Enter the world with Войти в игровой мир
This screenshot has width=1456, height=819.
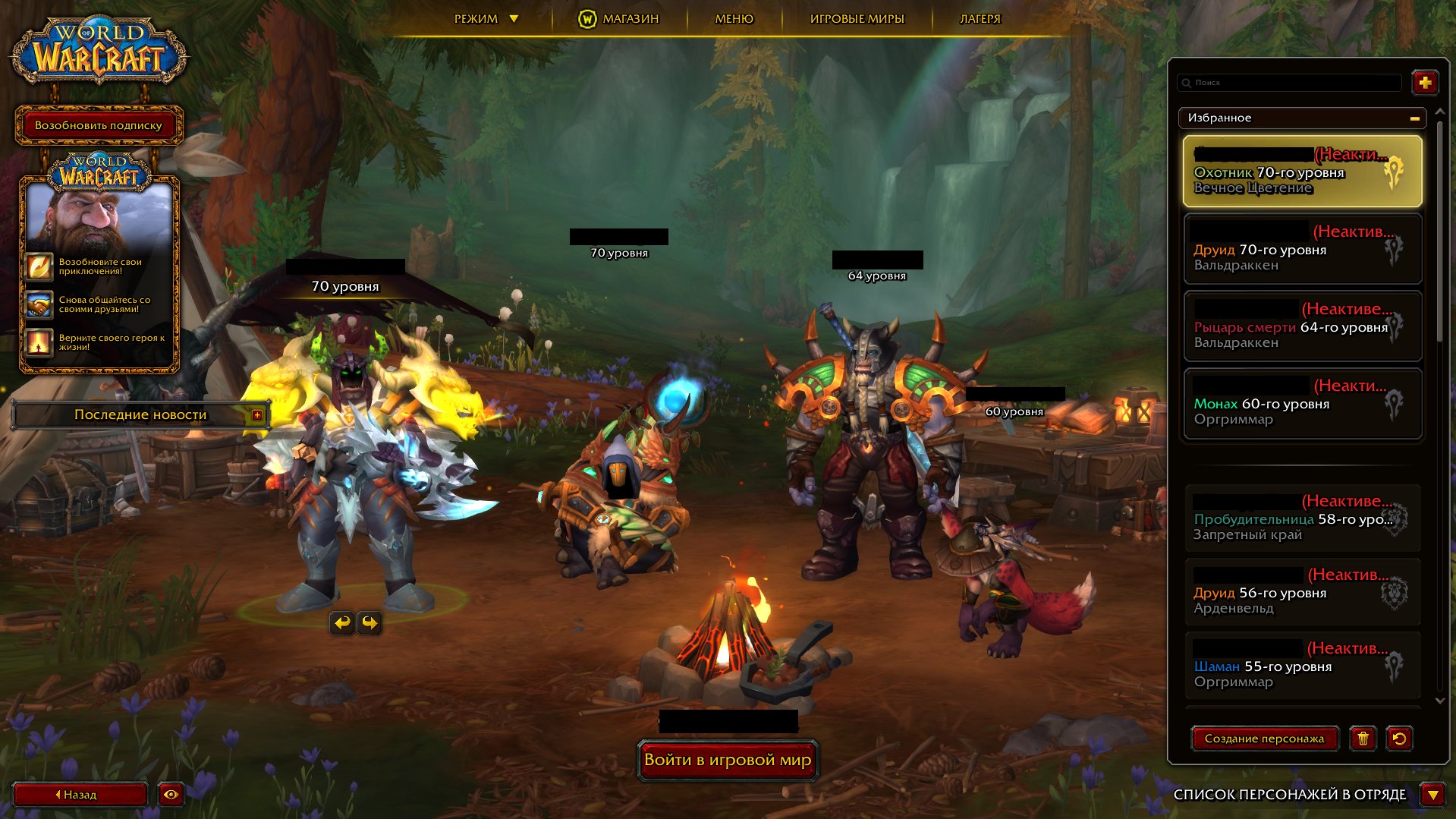pyautogui.click(x=728, y=760)
